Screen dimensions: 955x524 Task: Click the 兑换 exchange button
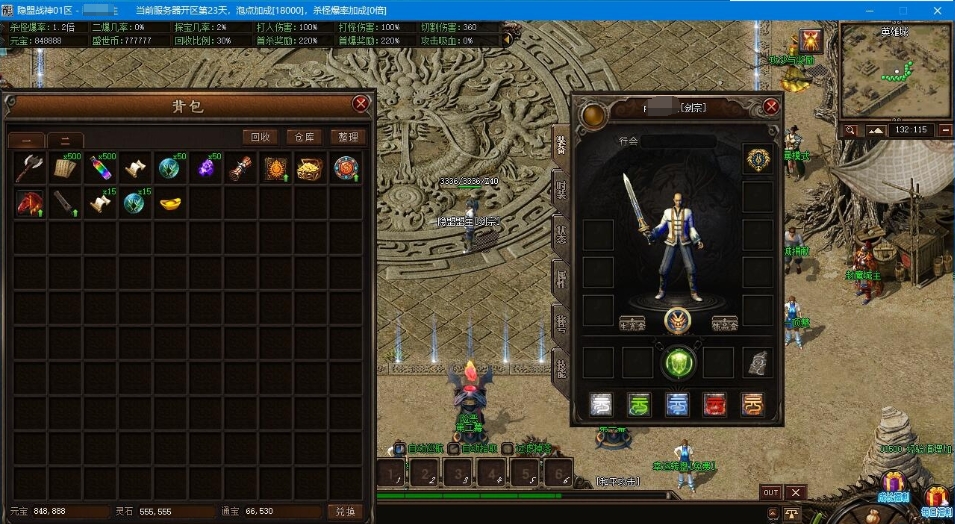(345, 511)
